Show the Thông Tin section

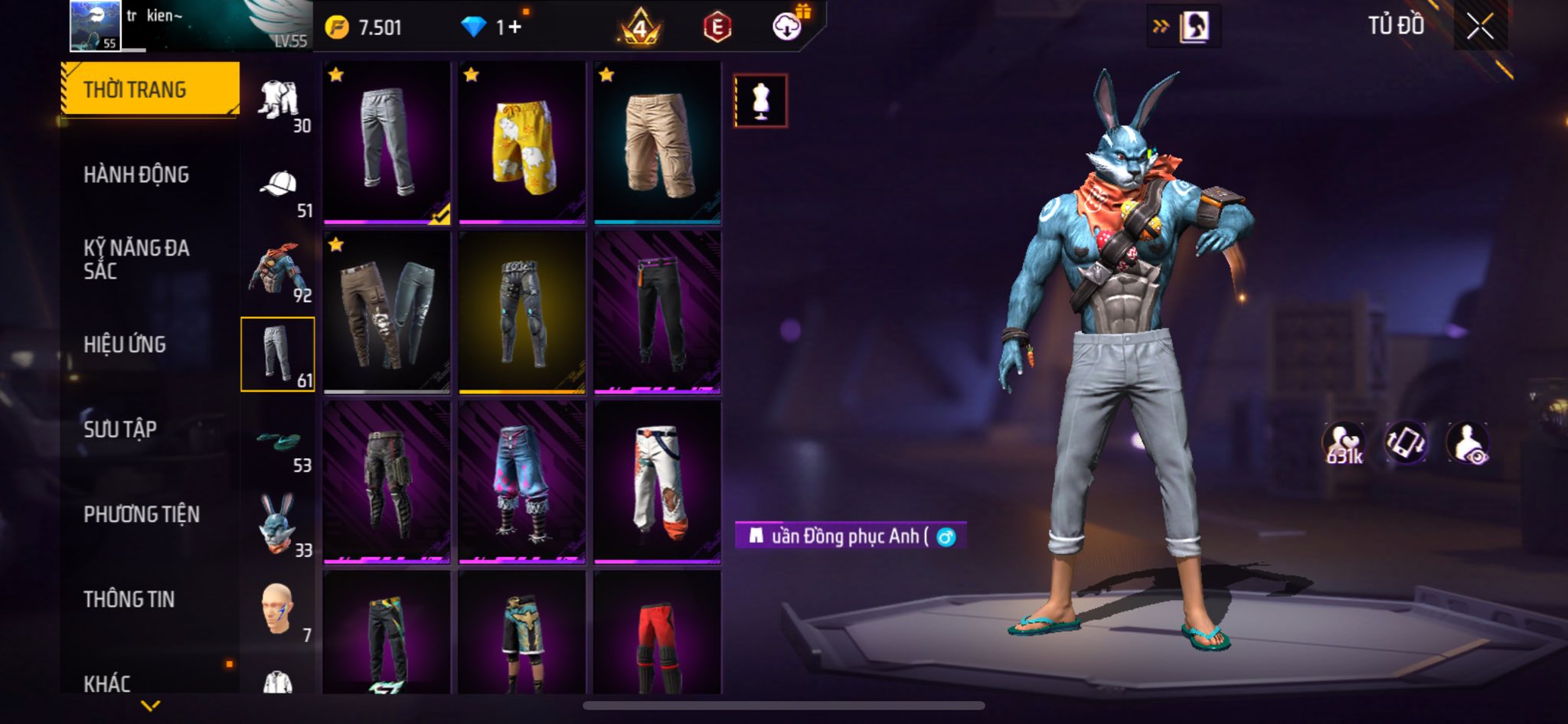tap(129, 599)
